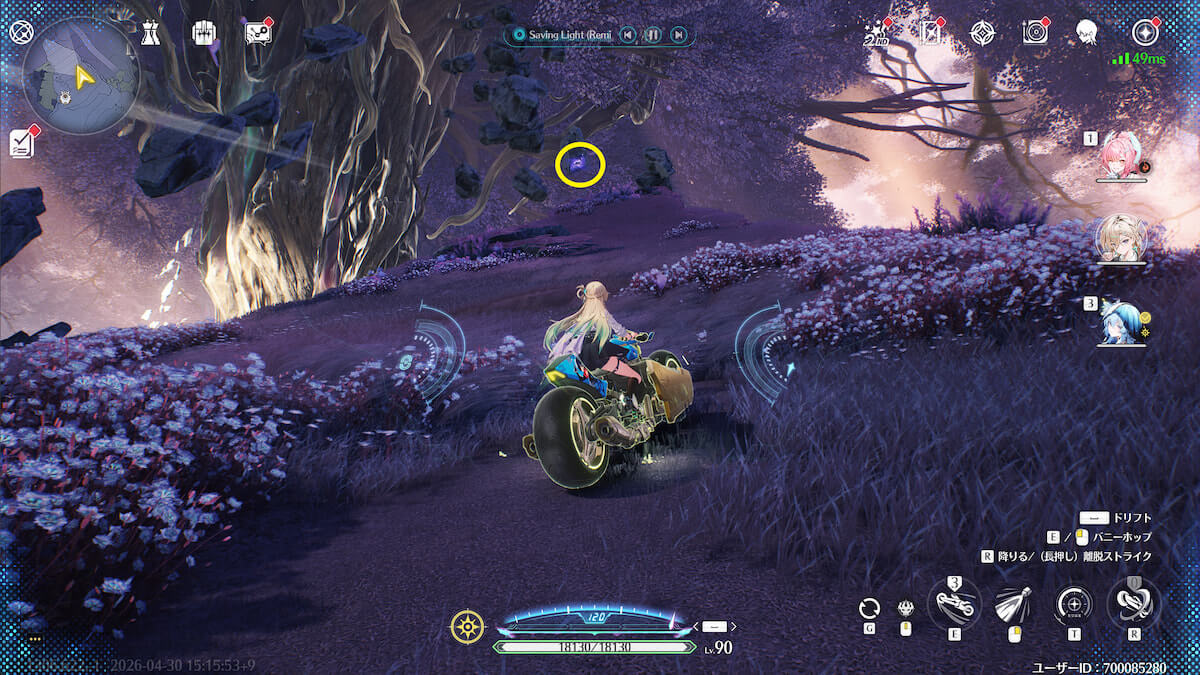The width and height of the screenshot is (1200, 675).
Task: Pause the Saving Light track
Action: pyautogui.click(x=652, y=35)
